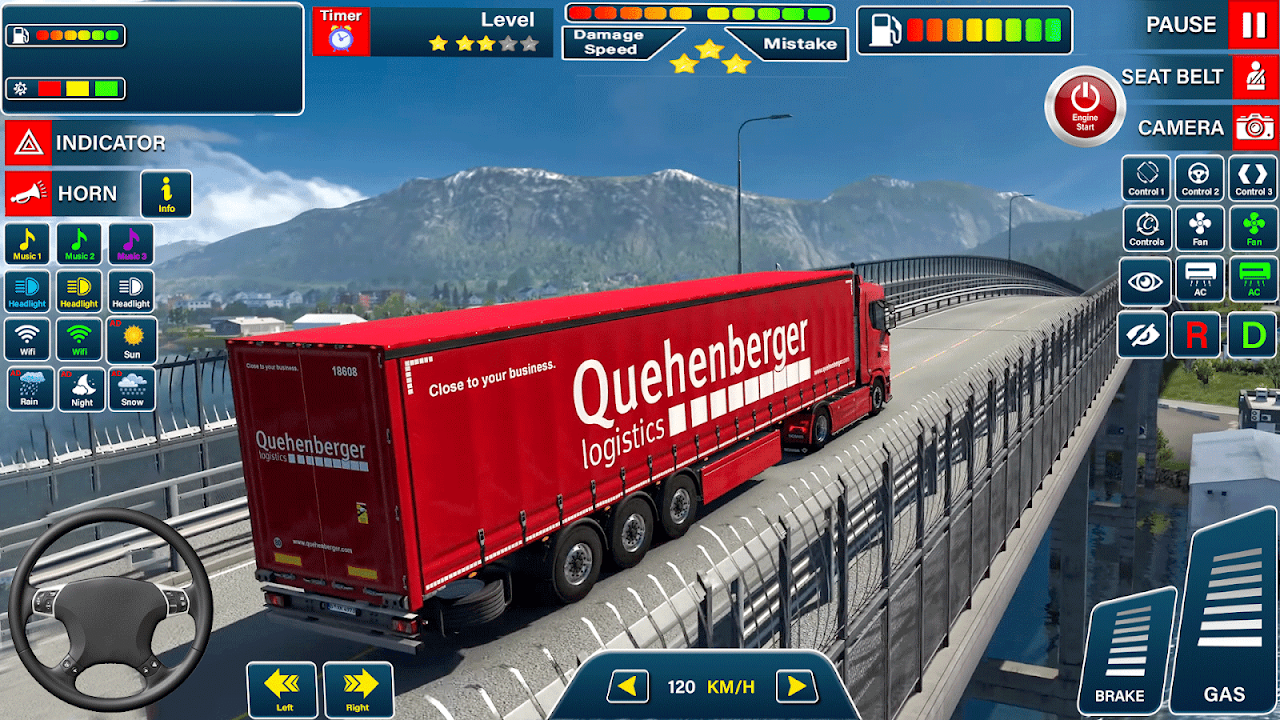Switch the camera view
Screen dimensions: 1280x720
click(x=1254, y=128)
